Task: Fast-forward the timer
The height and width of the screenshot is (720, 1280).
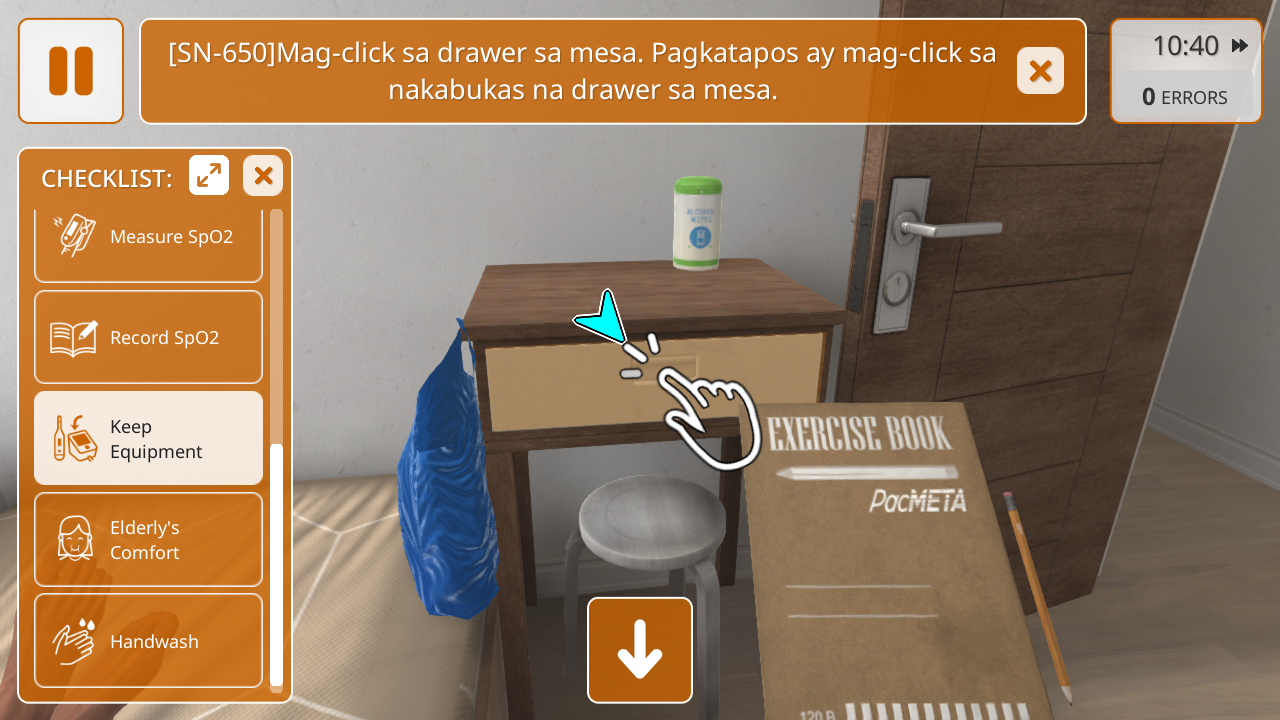Action: pyautogui.click(x=1240, y=46)
